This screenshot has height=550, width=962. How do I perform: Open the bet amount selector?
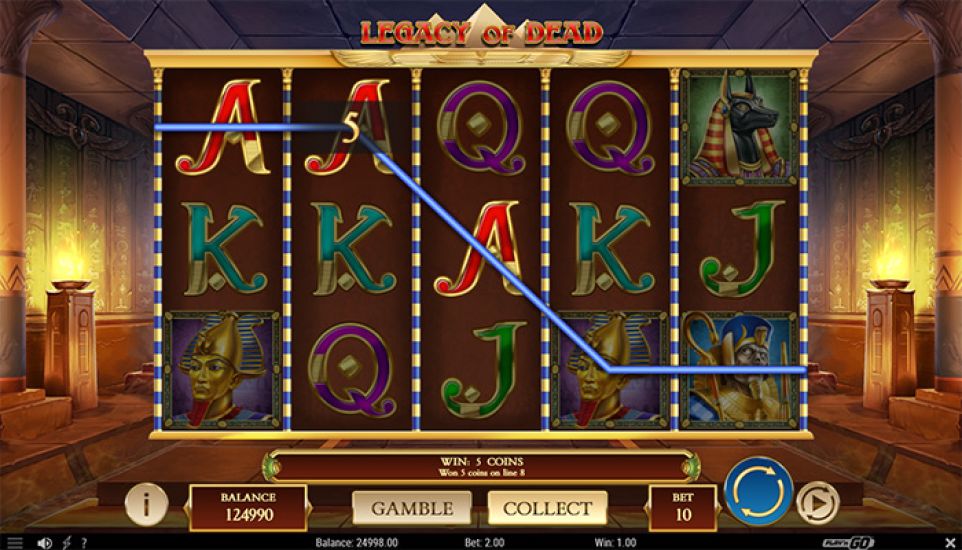pos(683,508)
